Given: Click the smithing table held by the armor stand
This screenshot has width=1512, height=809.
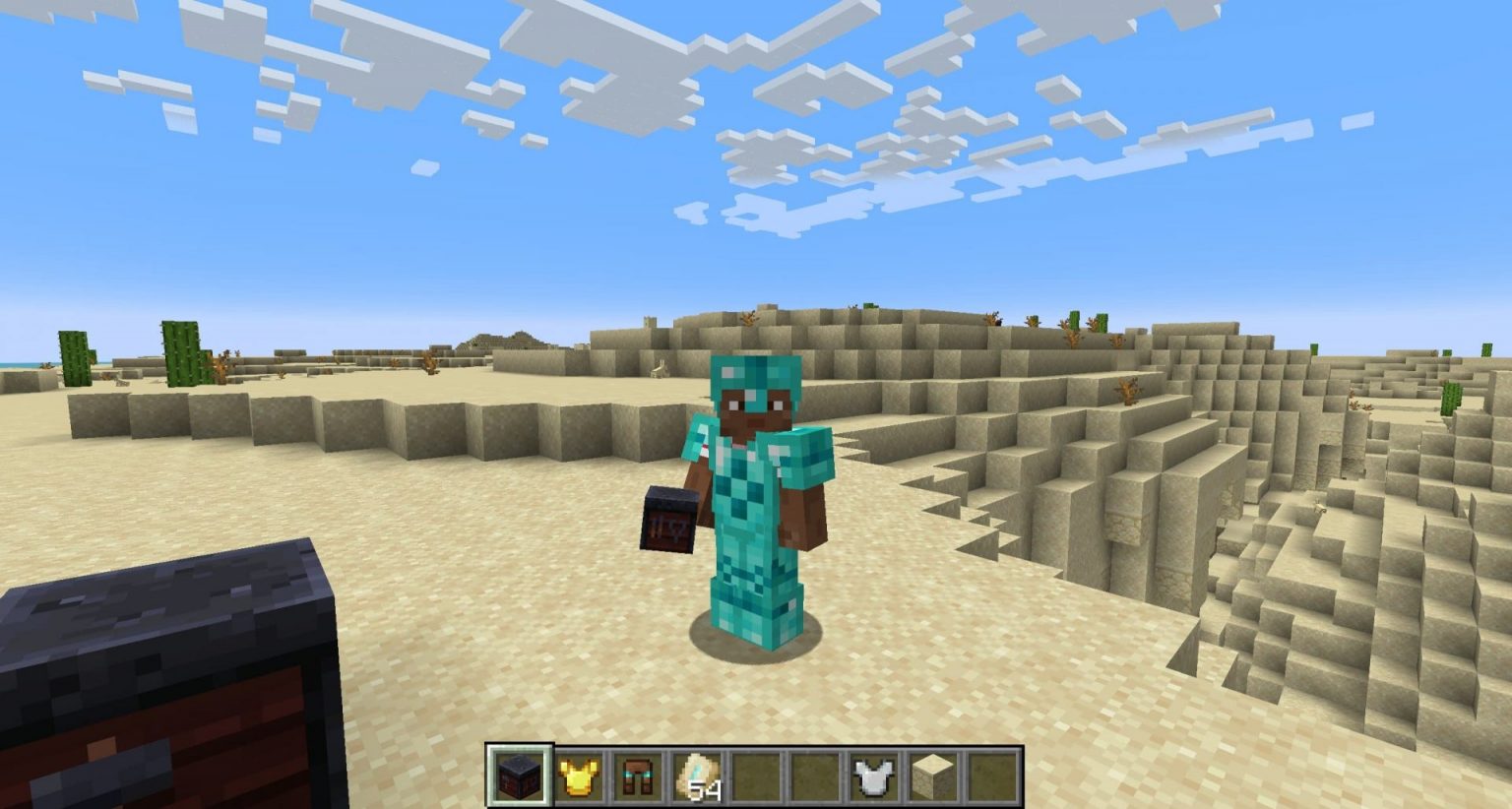Looking at the screenshot, I should point(668,519).
